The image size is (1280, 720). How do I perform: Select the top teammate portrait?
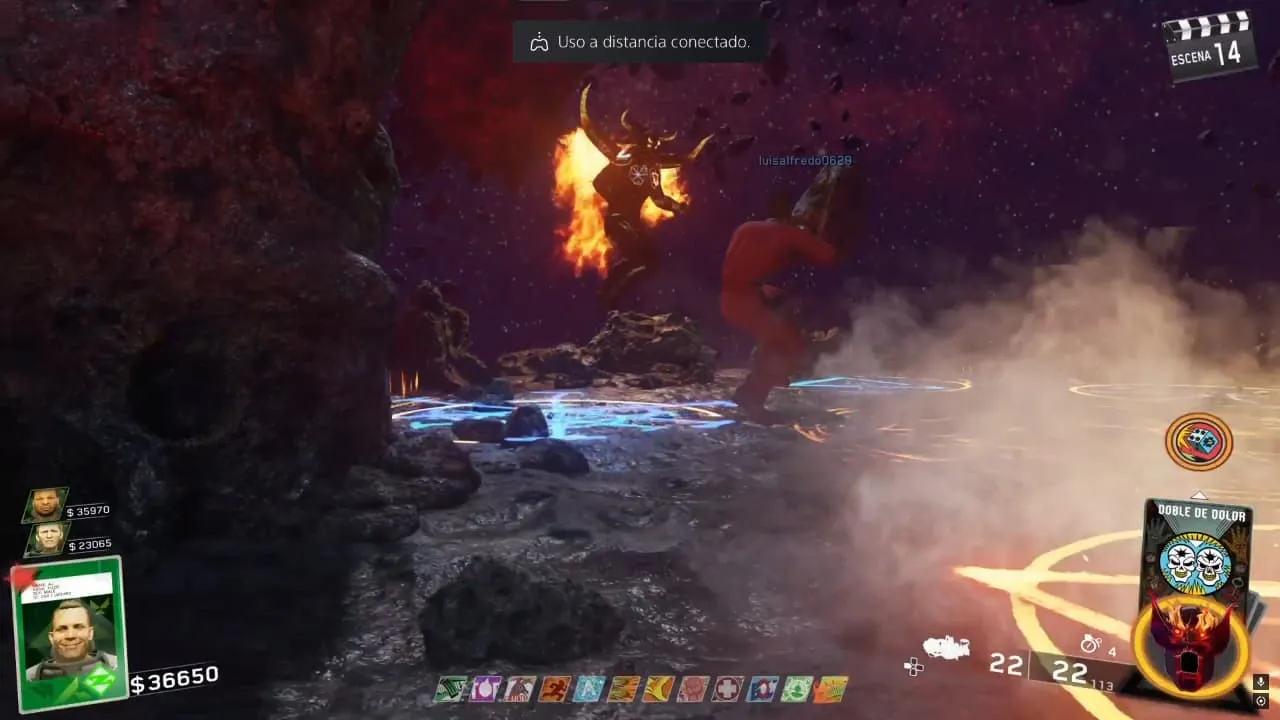(x=46, y=506)
